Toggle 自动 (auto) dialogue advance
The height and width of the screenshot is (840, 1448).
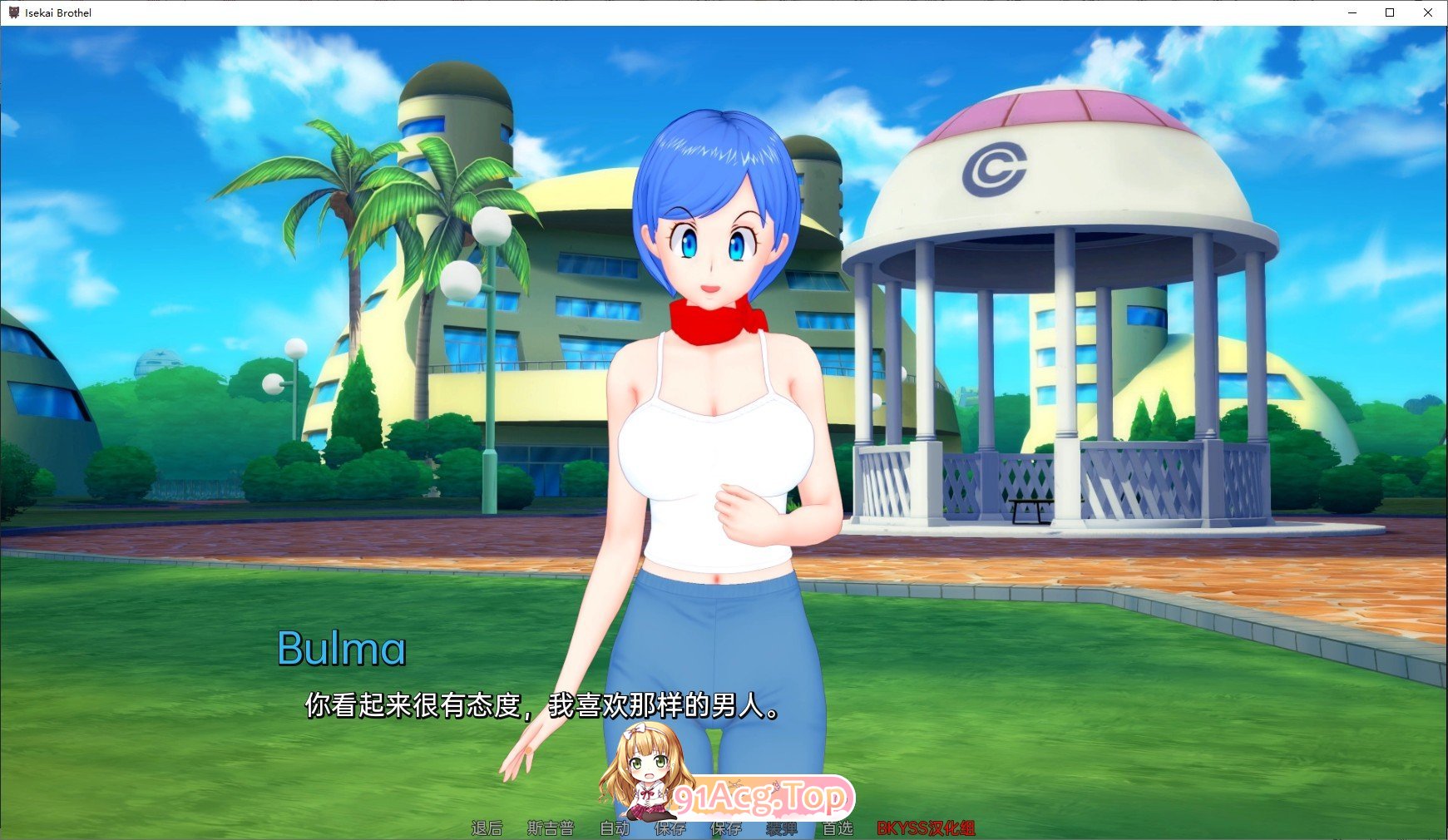[x=615, y=828]
